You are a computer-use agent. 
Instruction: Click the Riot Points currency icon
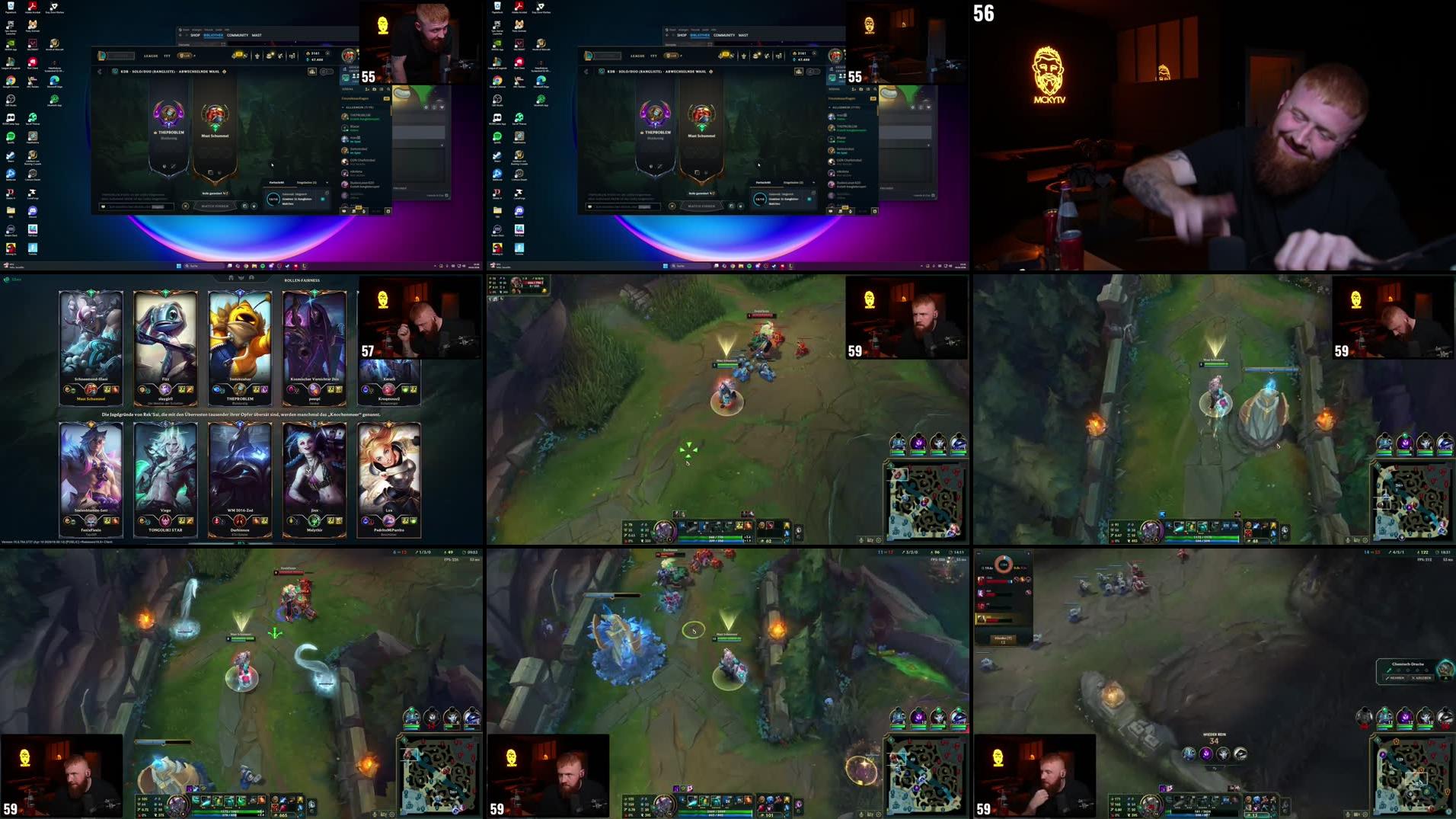tap(308, 53)
